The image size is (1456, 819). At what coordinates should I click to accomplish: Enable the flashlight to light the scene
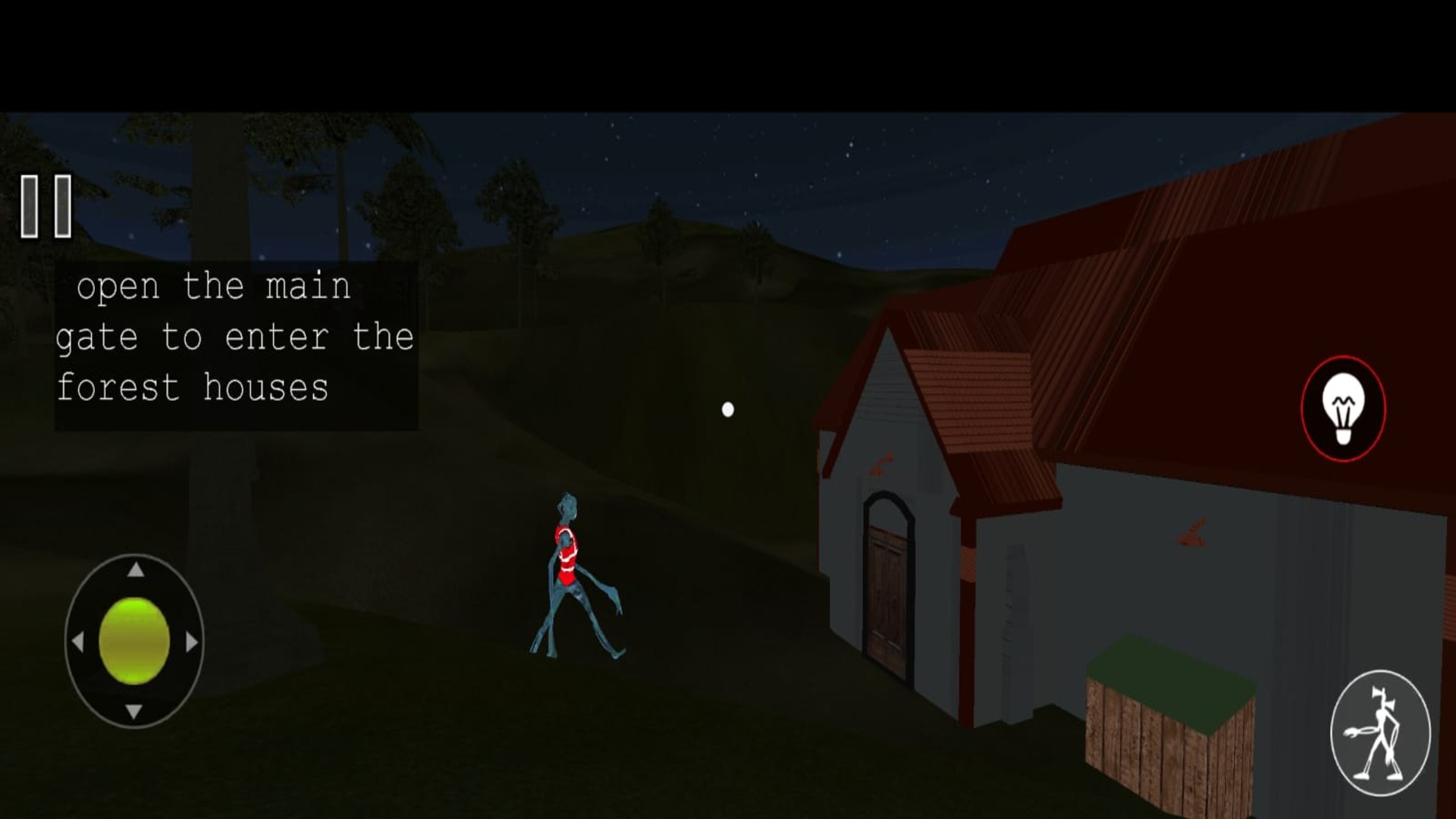tap(1344, 407)
